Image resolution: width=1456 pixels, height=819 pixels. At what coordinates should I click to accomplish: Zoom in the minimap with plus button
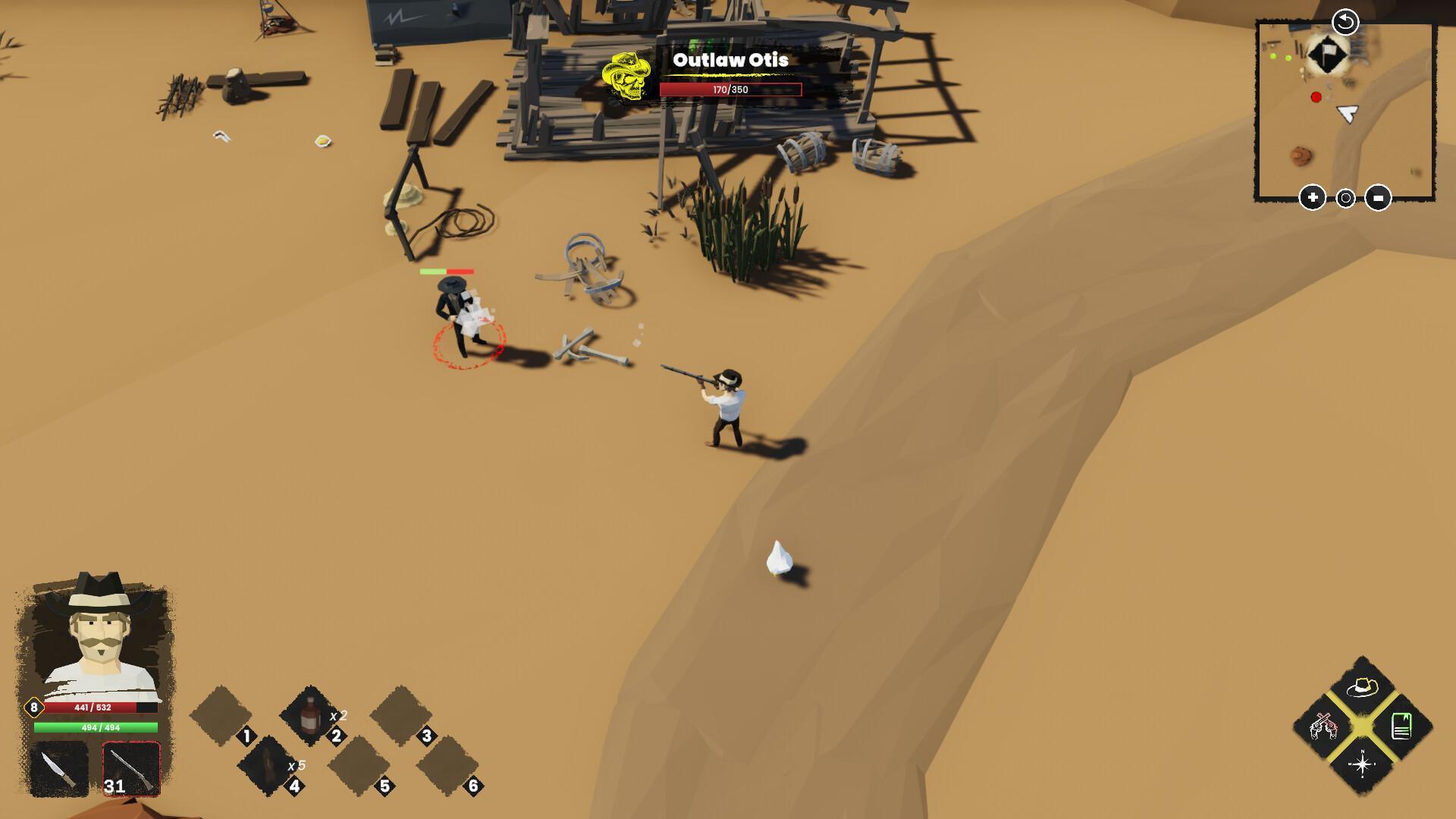pyautogui.click(x=1313, y=198)
